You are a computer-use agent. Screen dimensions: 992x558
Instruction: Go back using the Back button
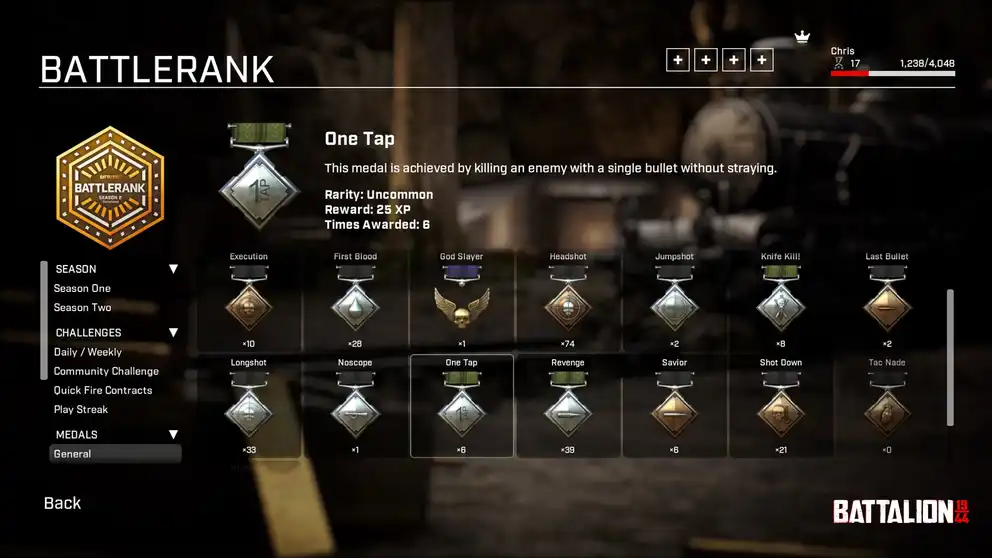[62, 503]
